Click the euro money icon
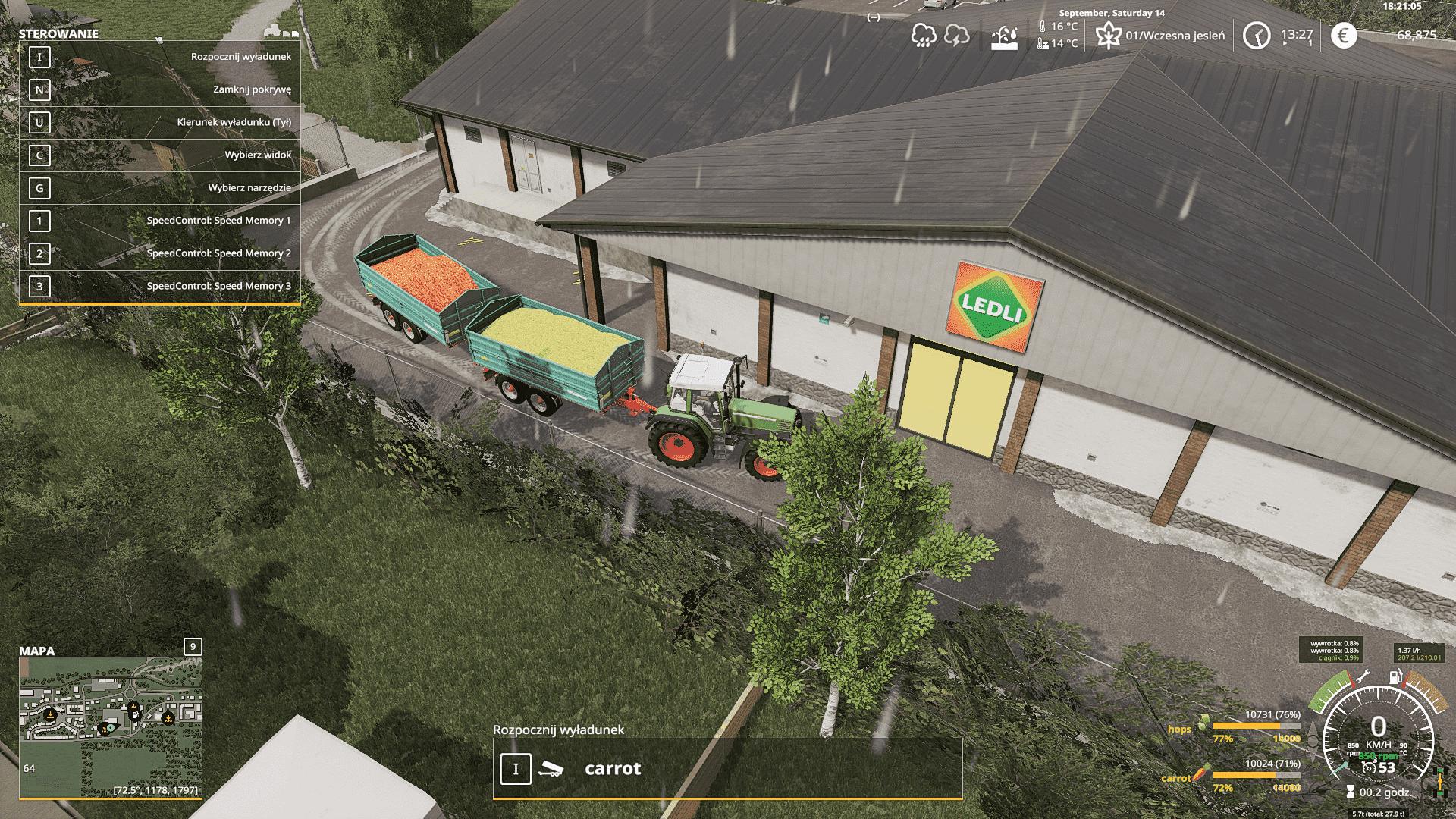 pos(1343,35)
